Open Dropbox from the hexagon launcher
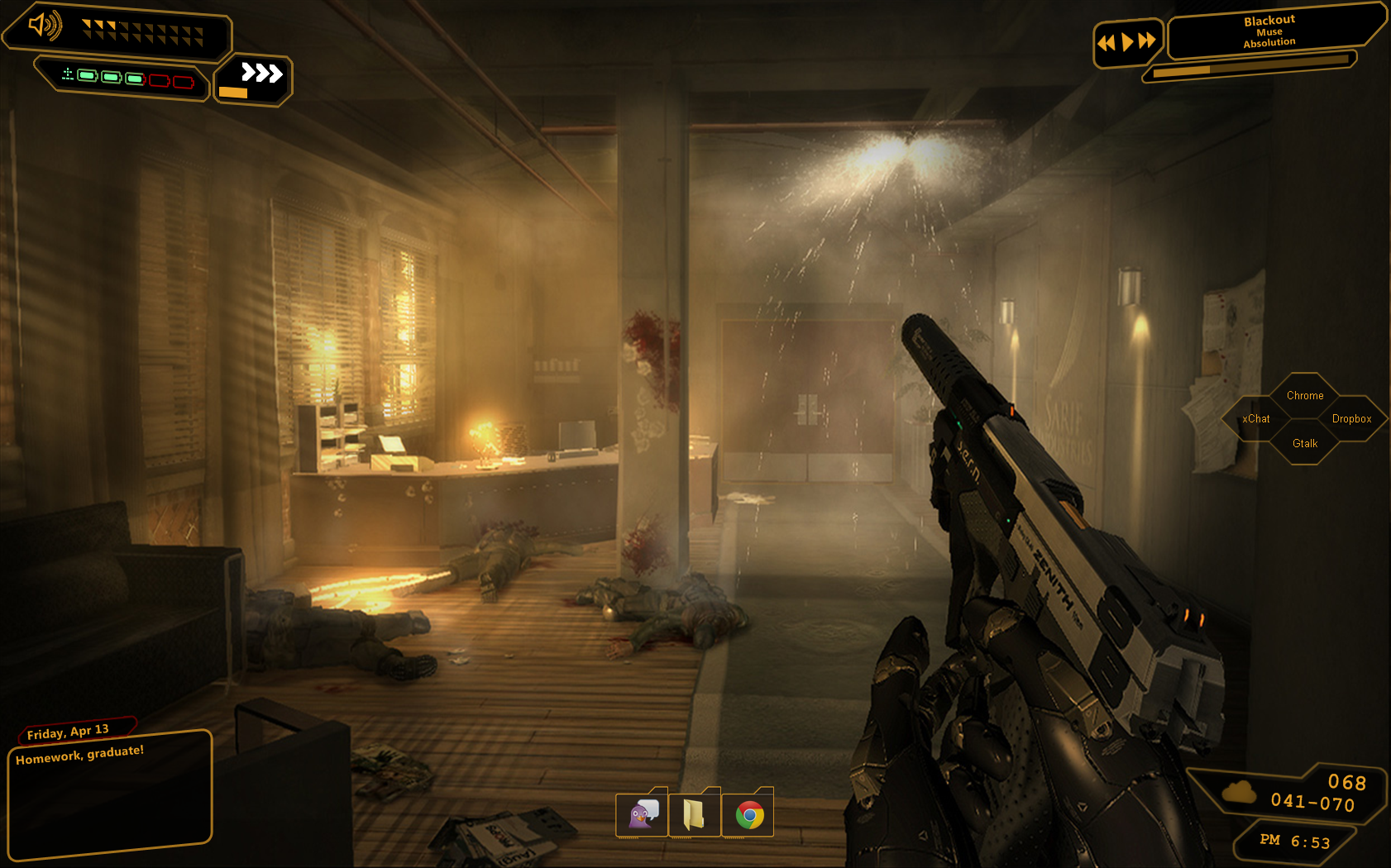The width and height of the screenshot is (1391, 868). 1351,419
